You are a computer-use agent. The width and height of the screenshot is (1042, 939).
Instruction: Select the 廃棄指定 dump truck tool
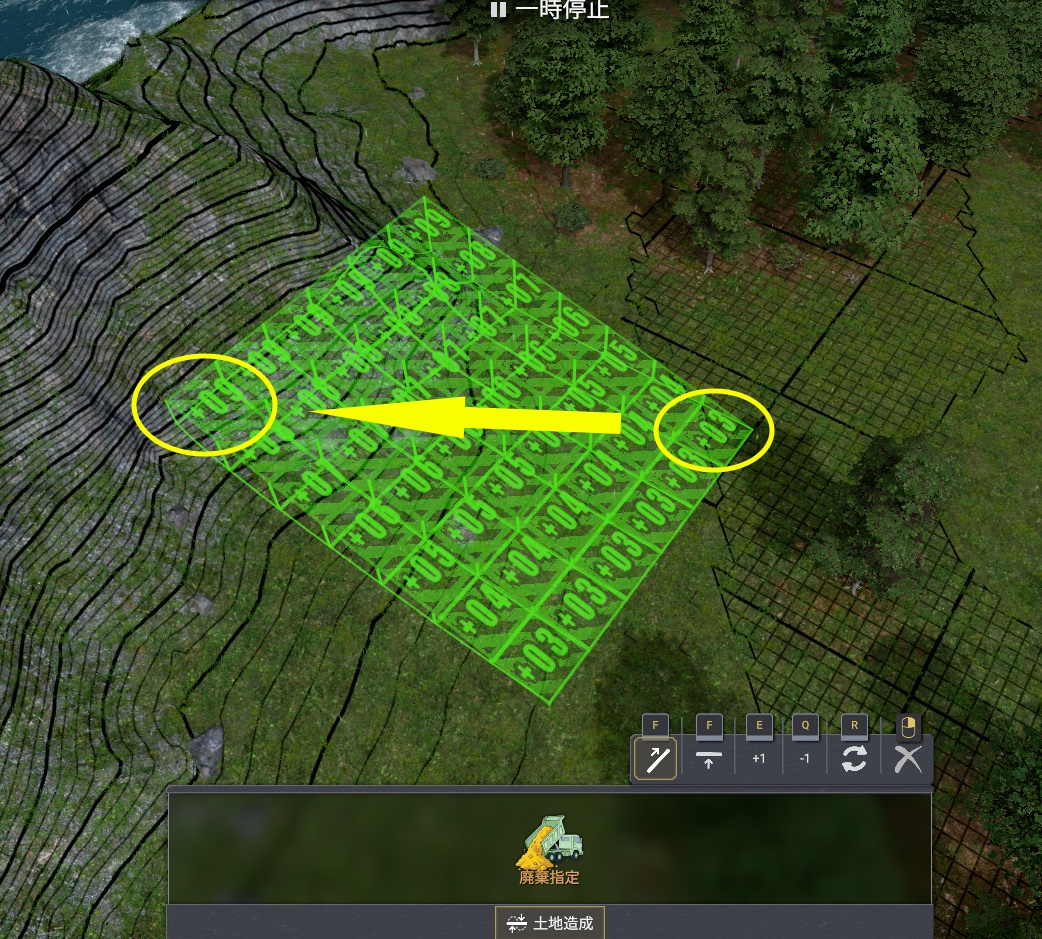[x=549, y=851]
